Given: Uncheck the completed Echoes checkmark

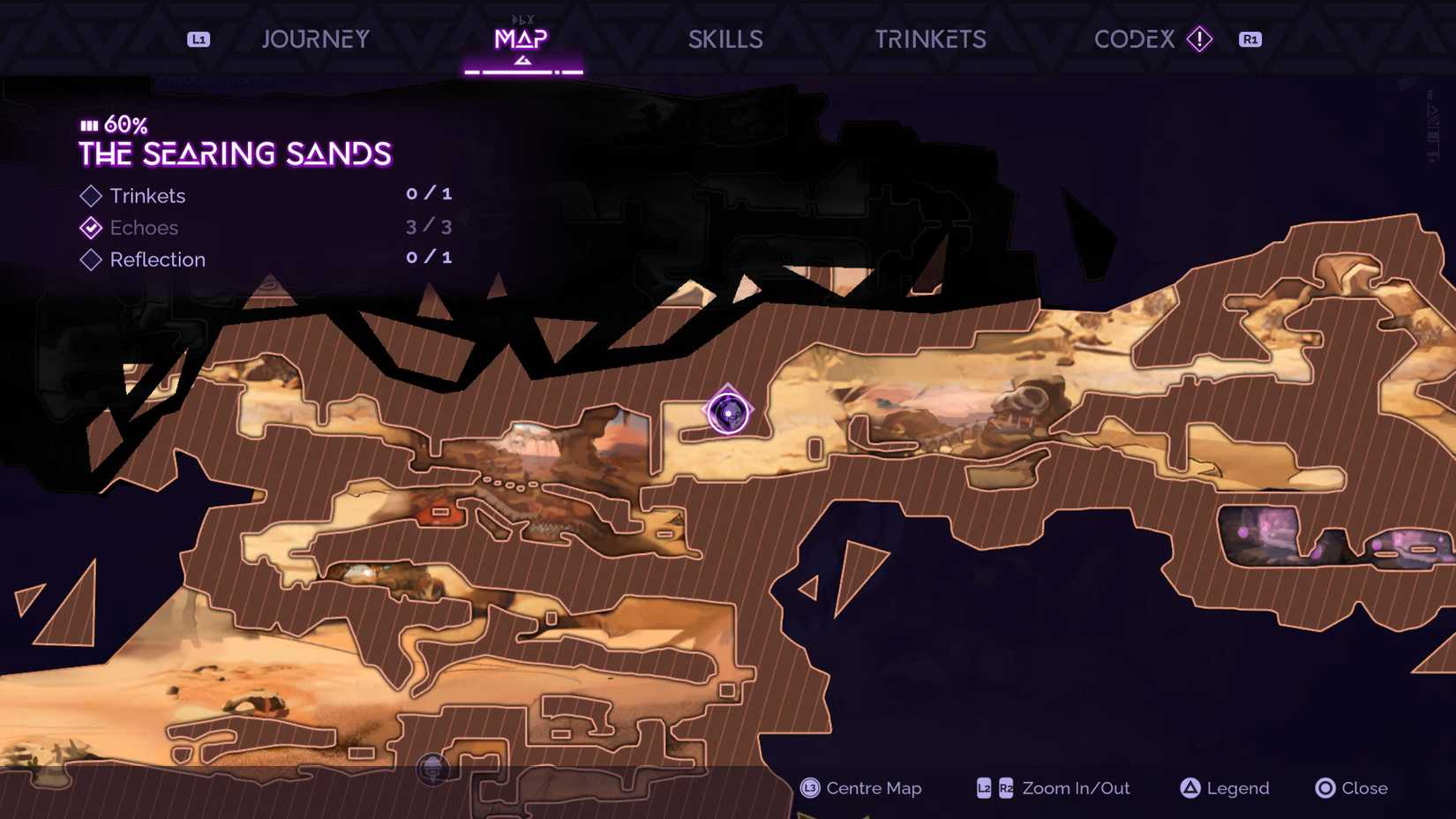Looking at the screenshot, I should point(90,227).
